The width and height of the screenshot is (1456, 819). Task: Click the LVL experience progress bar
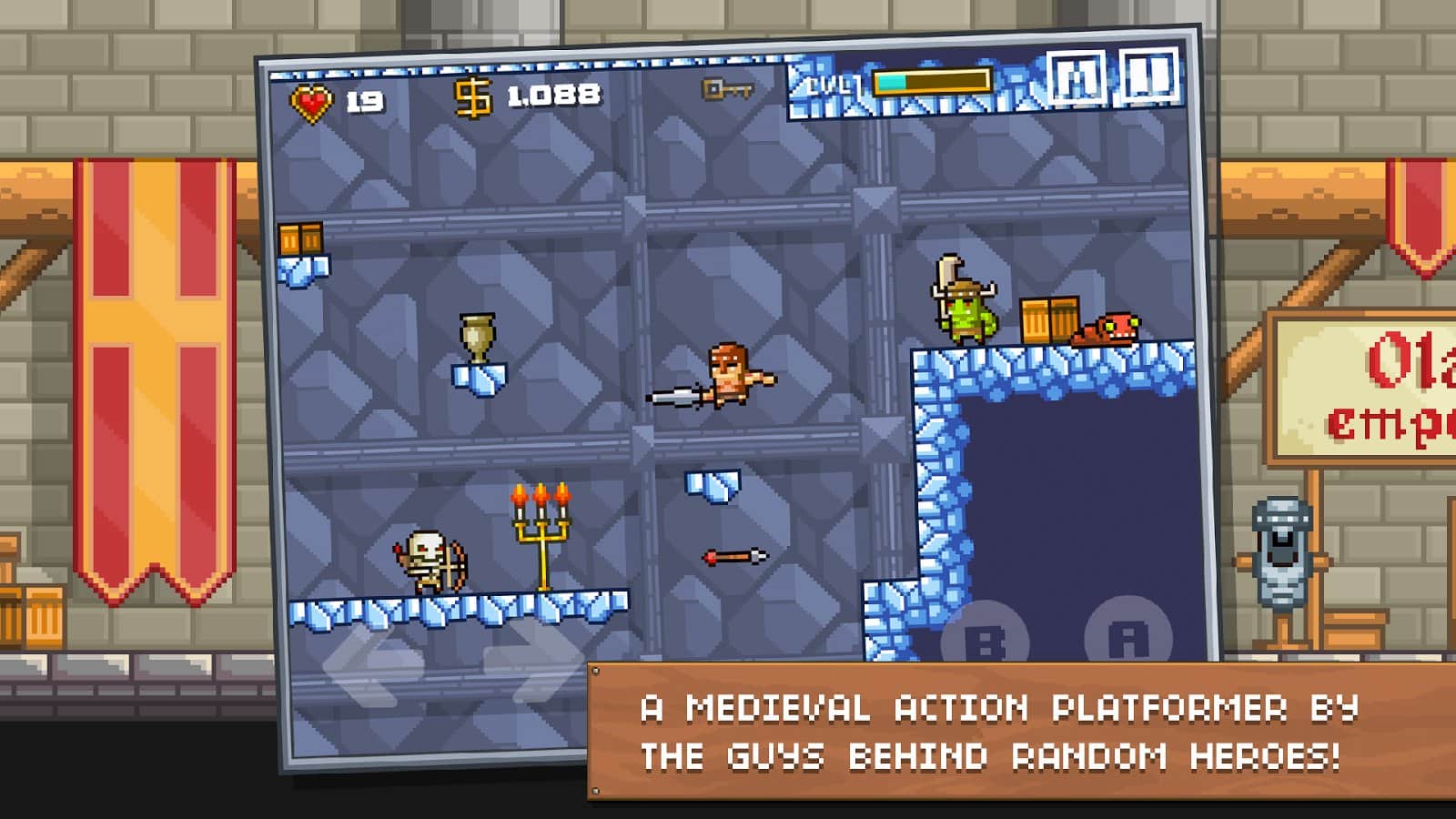[930, 84]
